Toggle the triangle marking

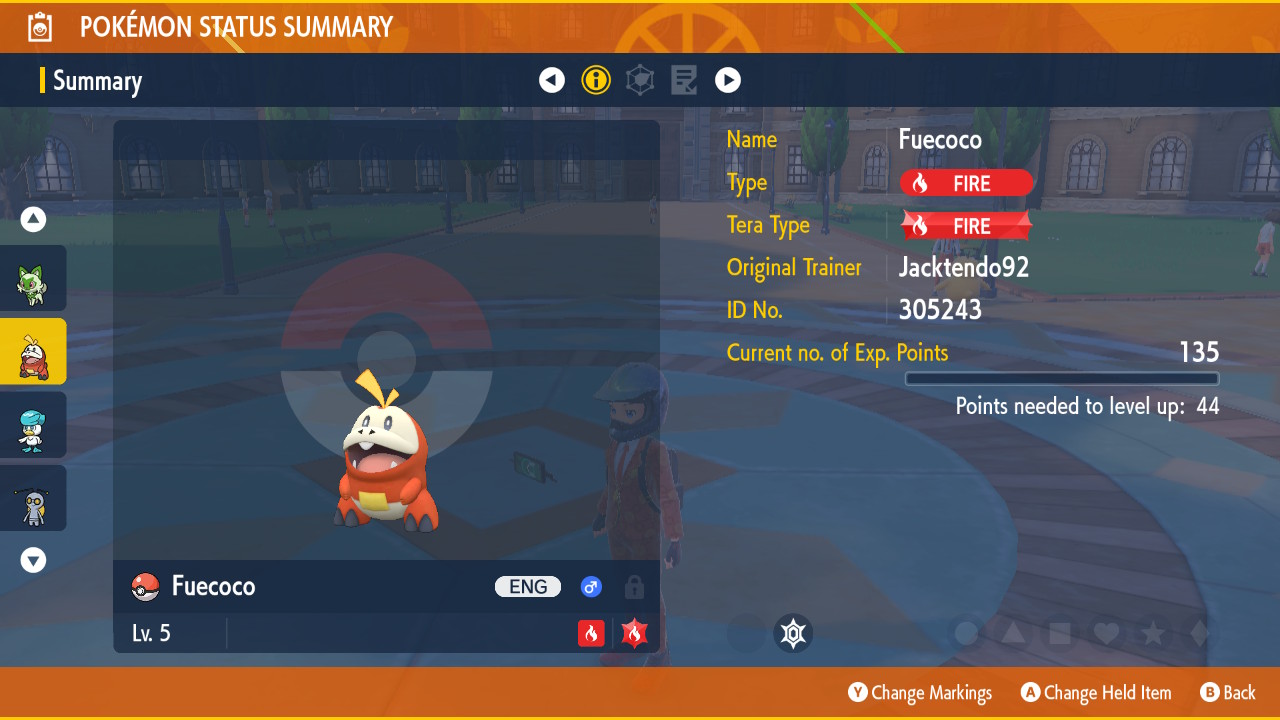click(1013, 633)
